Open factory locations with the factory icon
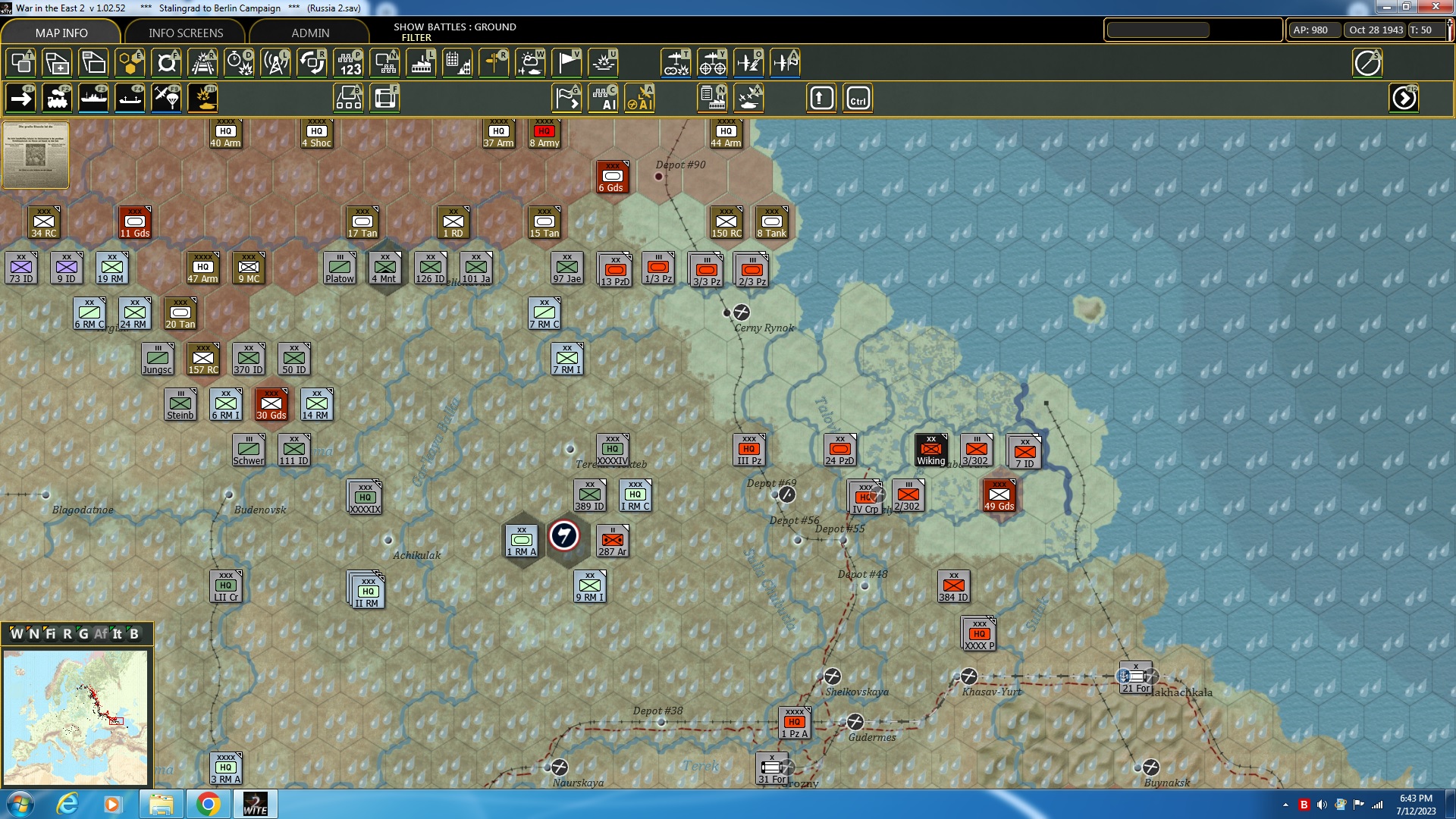This screenshot has width=1456, height=819. click(422, 63)
